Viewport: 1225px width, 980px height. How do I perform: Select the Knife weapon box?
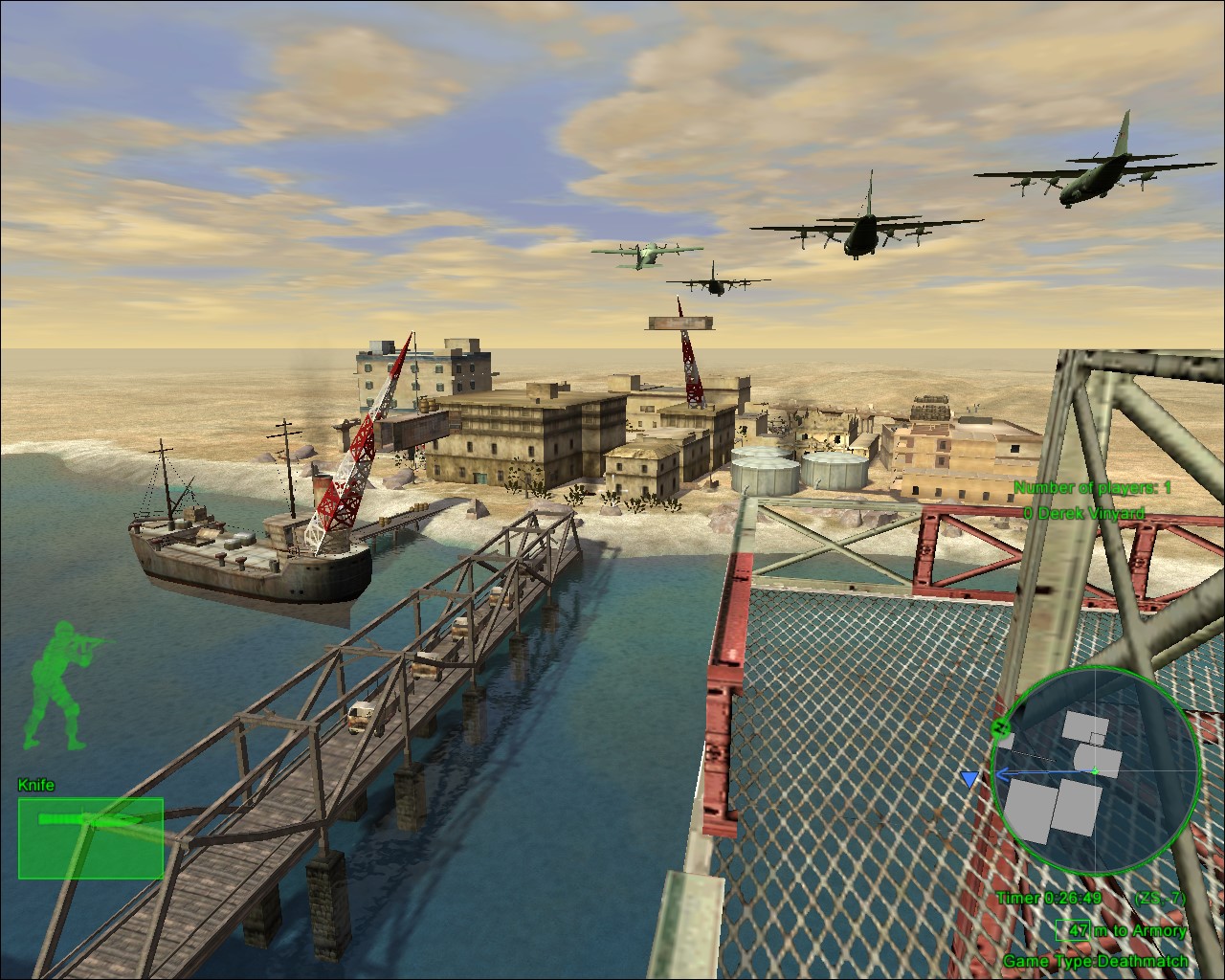point(91,838)
